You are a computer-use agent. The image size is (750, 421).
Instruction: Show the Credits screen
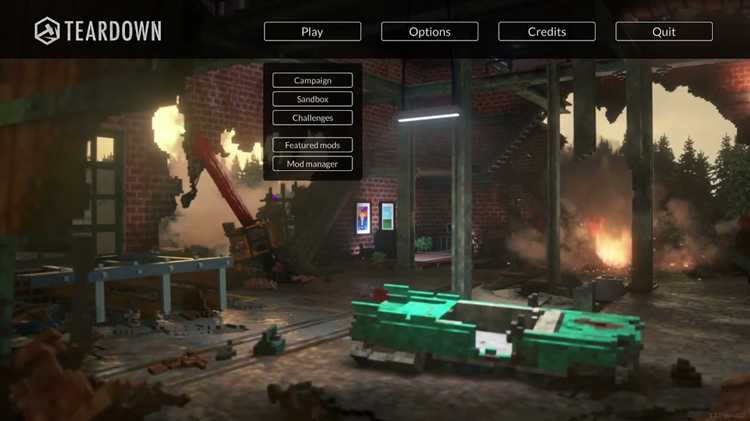(546, 32)
